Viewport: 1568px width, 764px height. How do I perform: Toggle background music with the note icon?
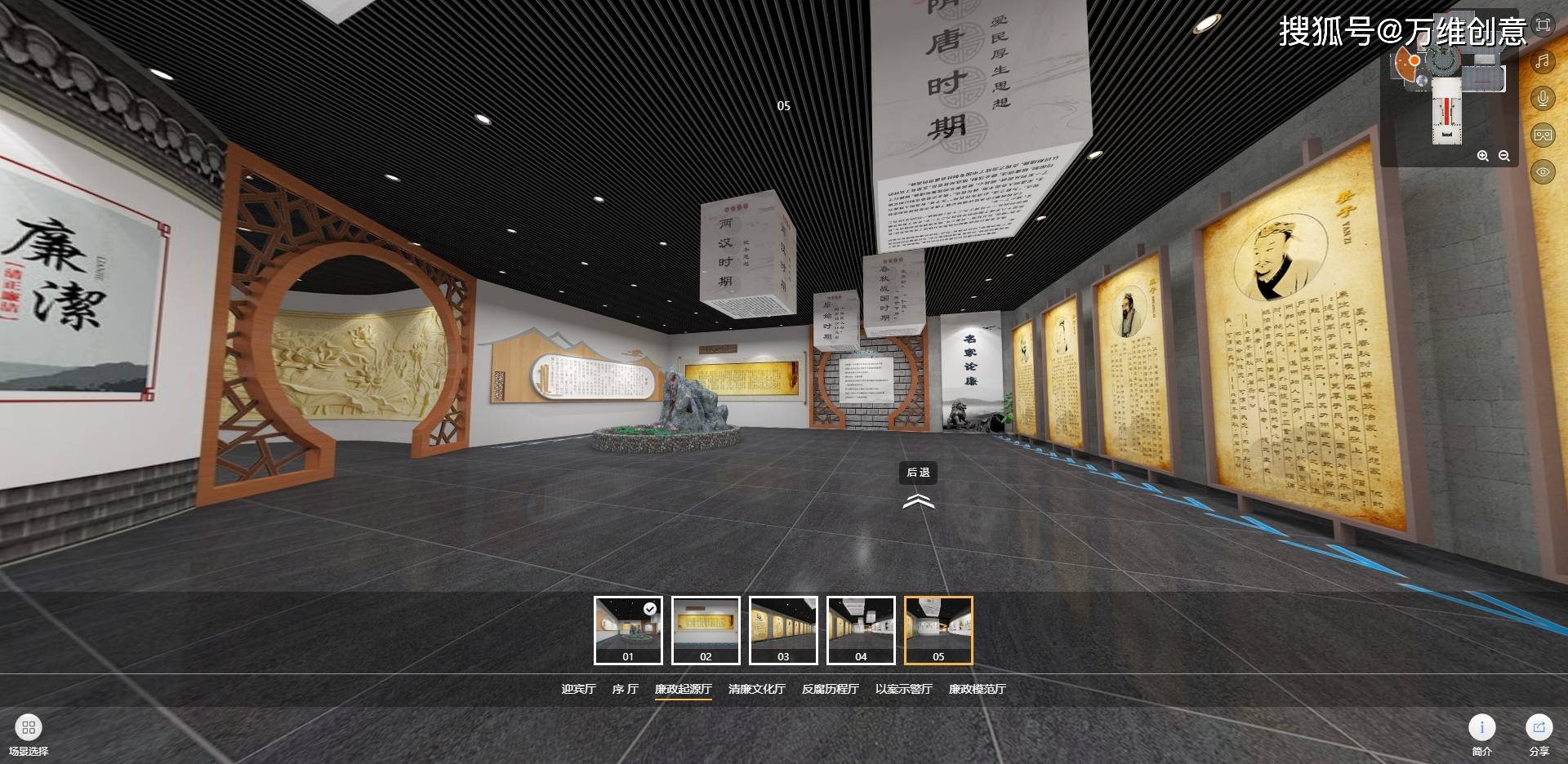[1542, 61]
